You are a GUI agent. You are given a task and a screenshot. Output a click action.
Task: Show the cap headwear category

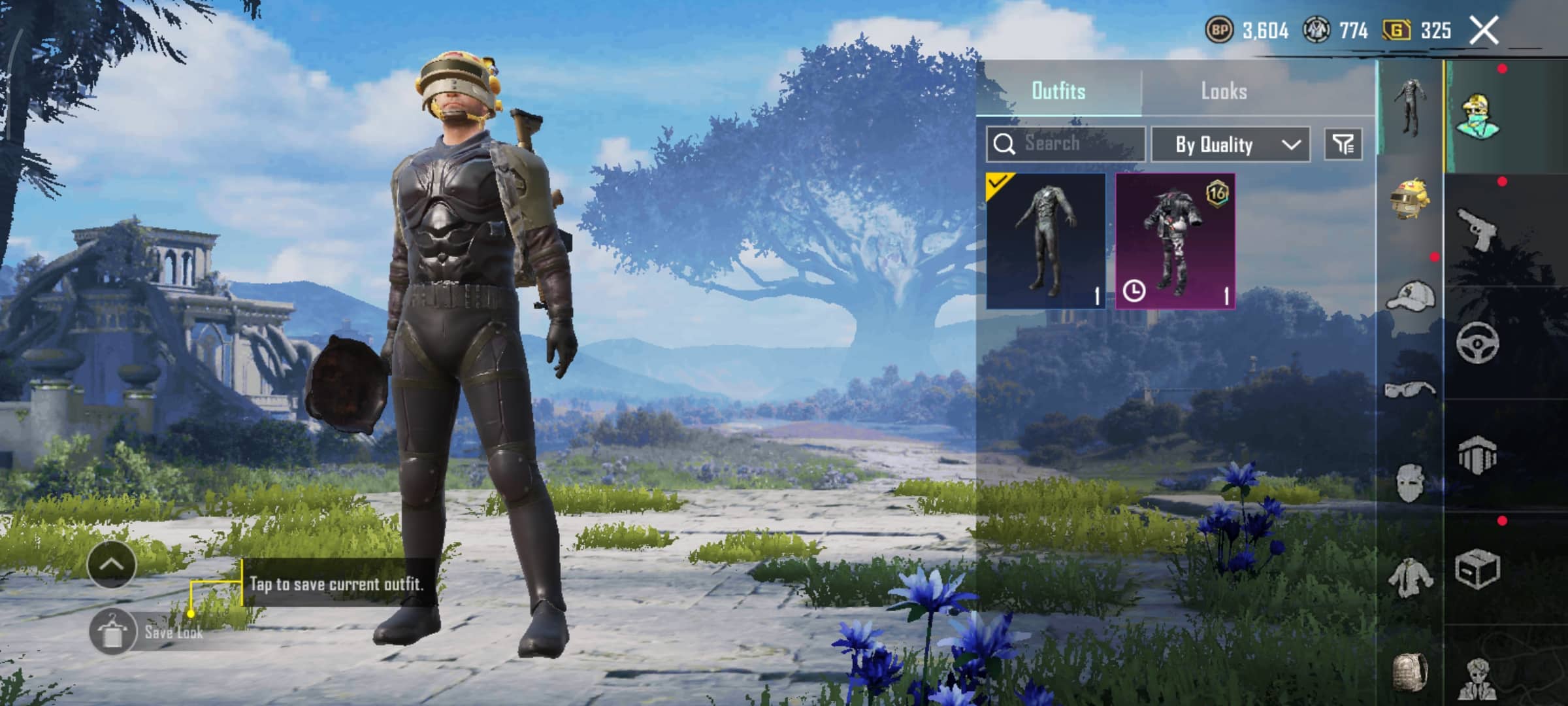tap(1409, 296)
